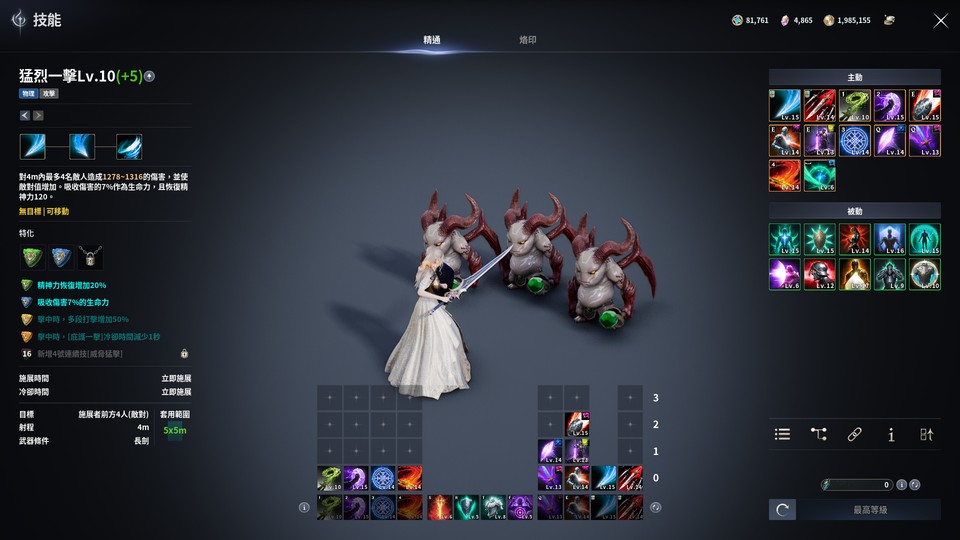This screenshot has width=960, height=540.
Task: Go to next skill with right arrow
Action: click(x=38, y=115)
